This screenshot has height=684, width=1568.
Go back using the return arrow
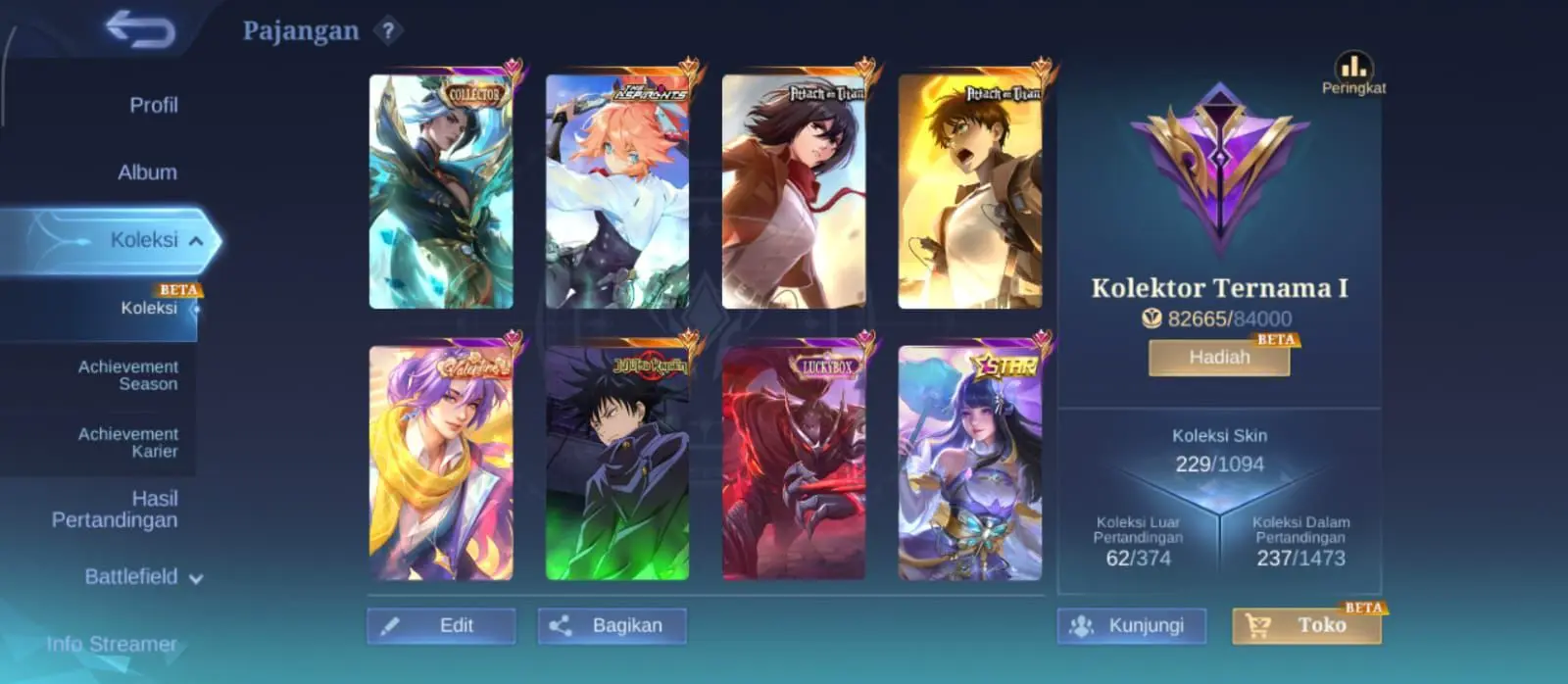[141, 28]
